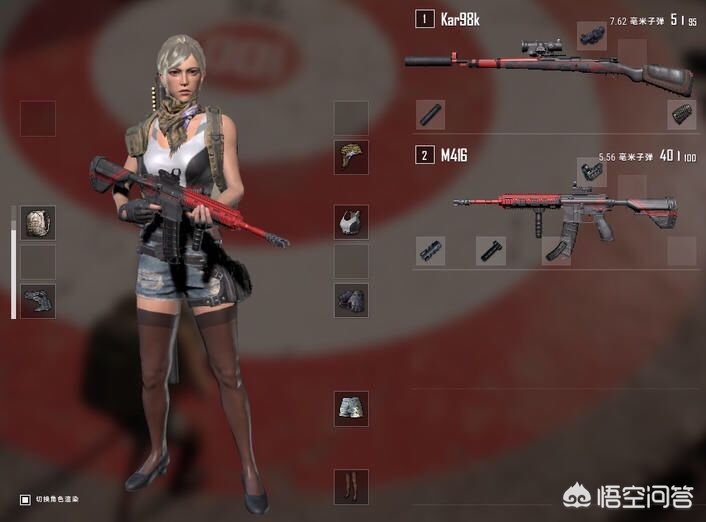Click the M416 sight attachment slot
The width and height of the screenshot is (706, 522).
tap(591, 172)
